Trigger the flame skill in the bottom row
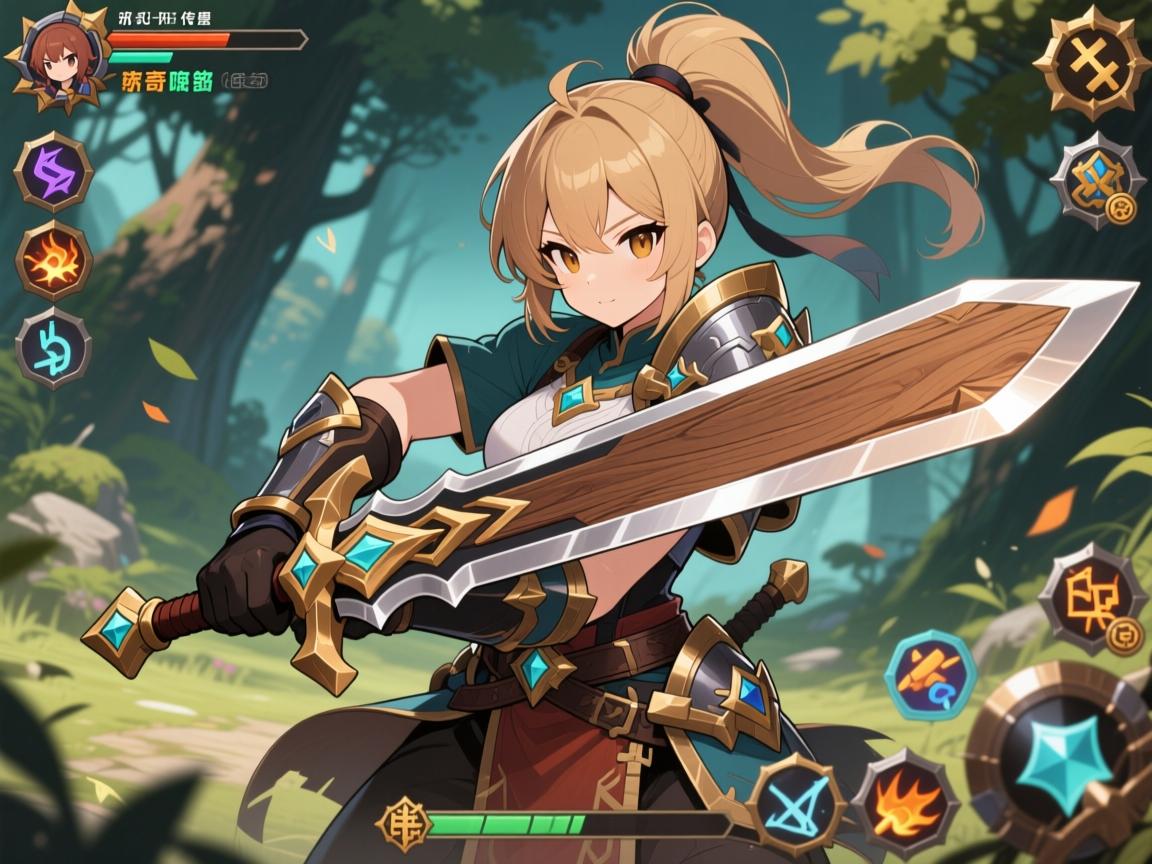 tap(903, 800)
